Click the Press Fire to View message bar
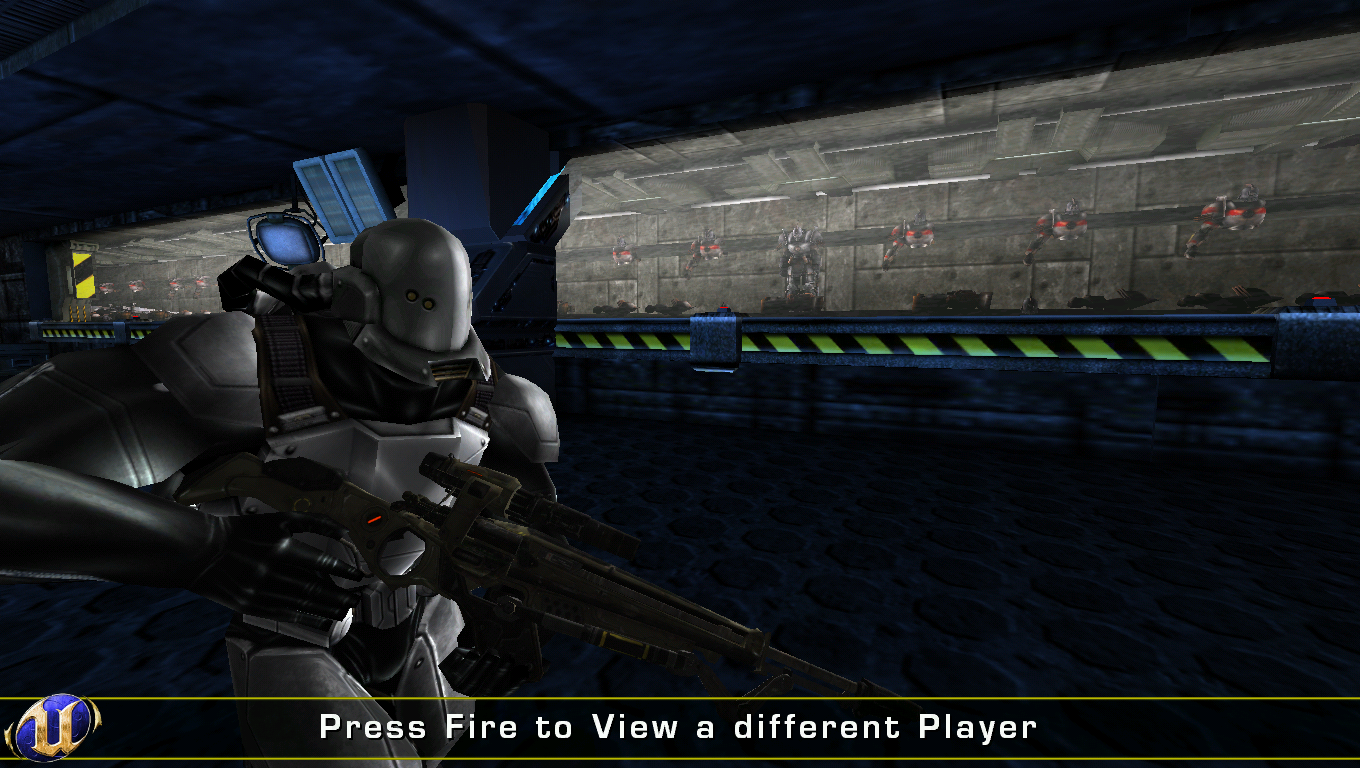This screenshot has width=1360, height=768. (x=680, y=728)
